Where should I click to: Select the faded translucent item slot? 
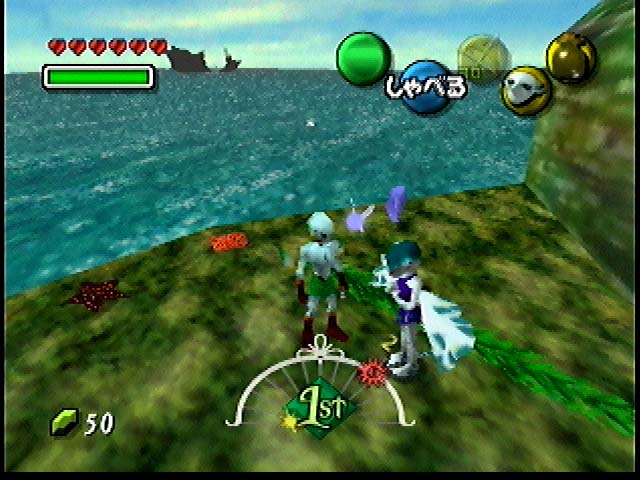coord(478,58)
